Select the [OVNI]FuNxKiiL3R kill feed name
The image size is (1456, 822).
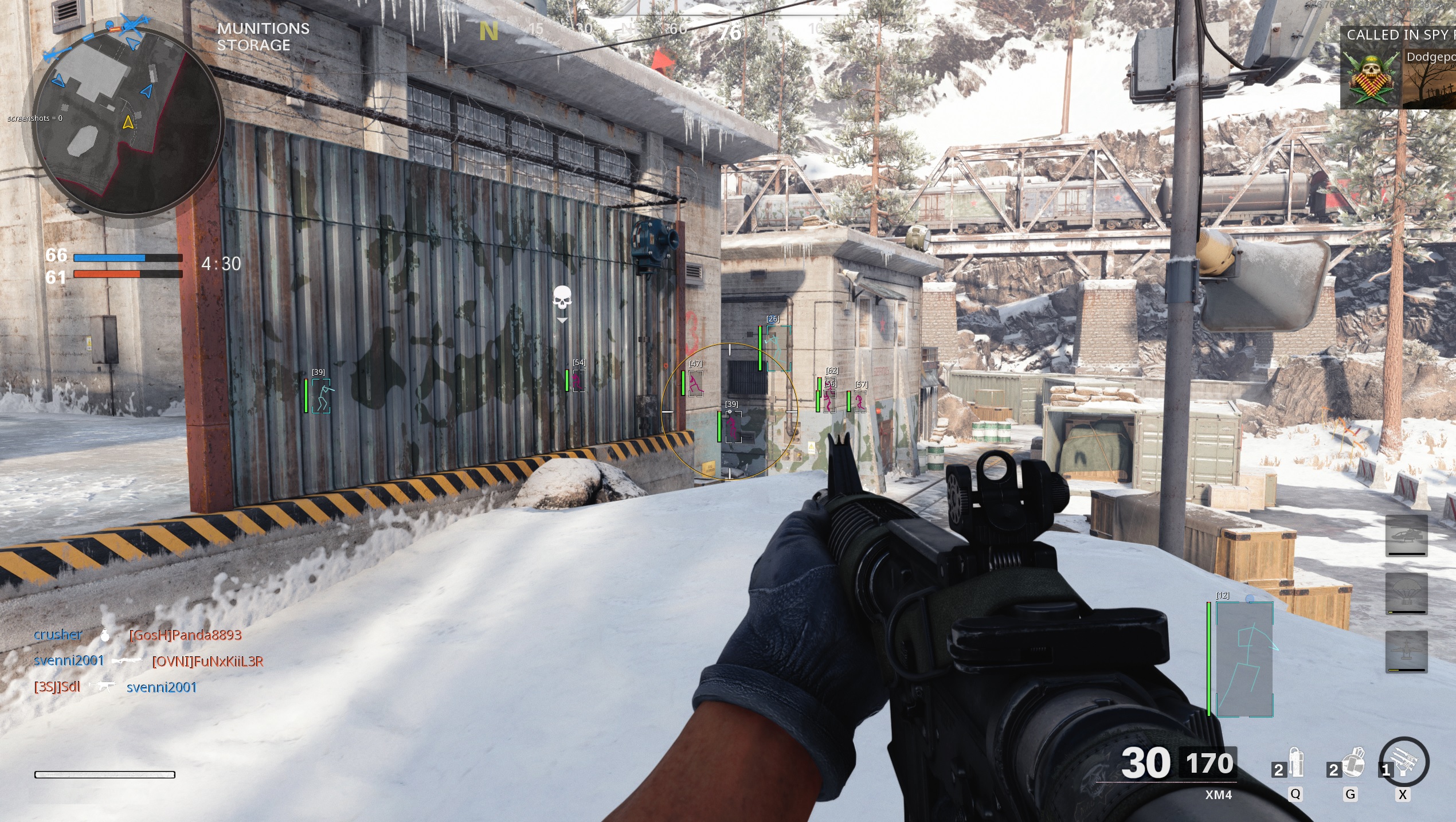(x=208, y=661)
